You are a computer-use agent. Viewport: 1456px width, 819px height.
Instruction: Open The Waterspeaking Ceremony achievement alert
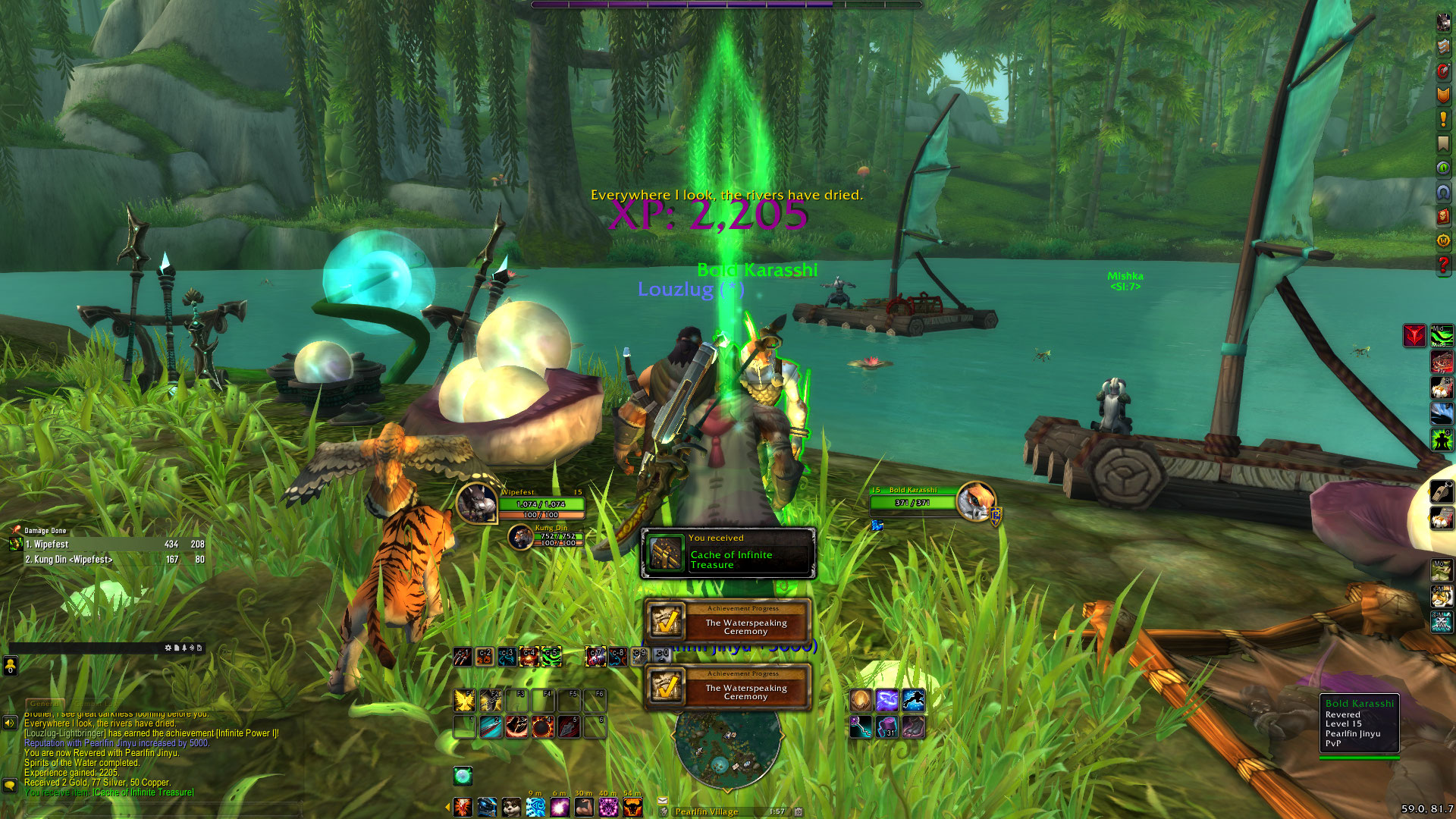[728, 622]
